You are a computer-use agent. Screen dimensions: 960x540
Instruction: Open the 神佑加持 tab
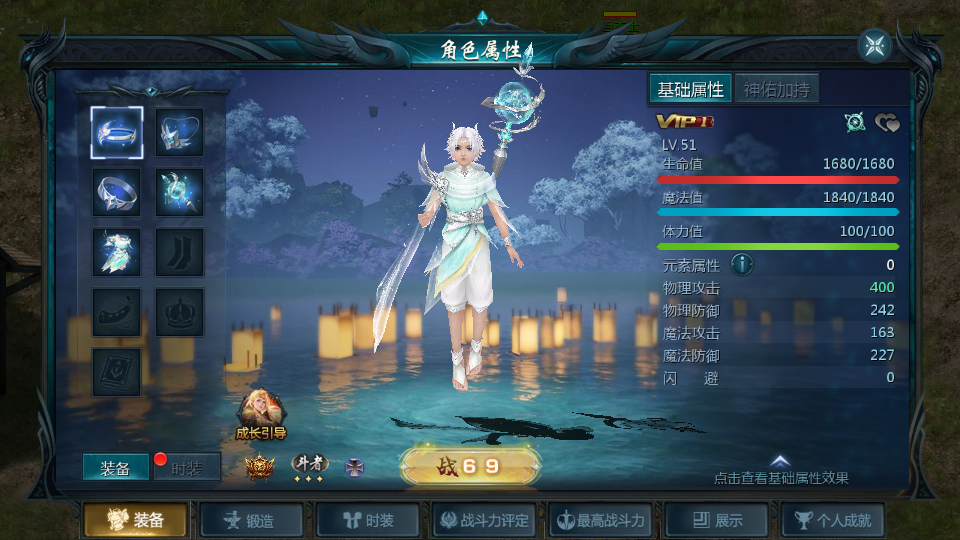click(777, 89)
